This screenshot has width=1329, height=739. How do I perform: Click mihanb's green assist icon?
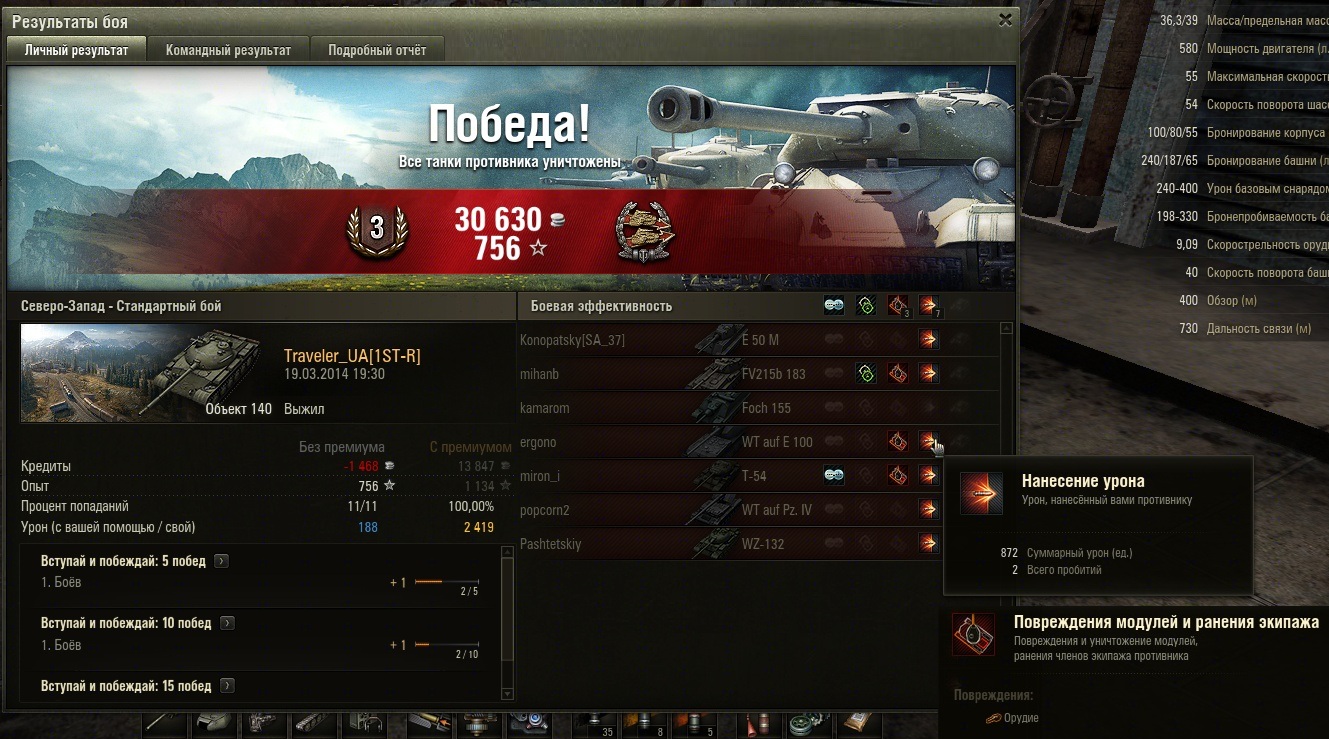866,374
